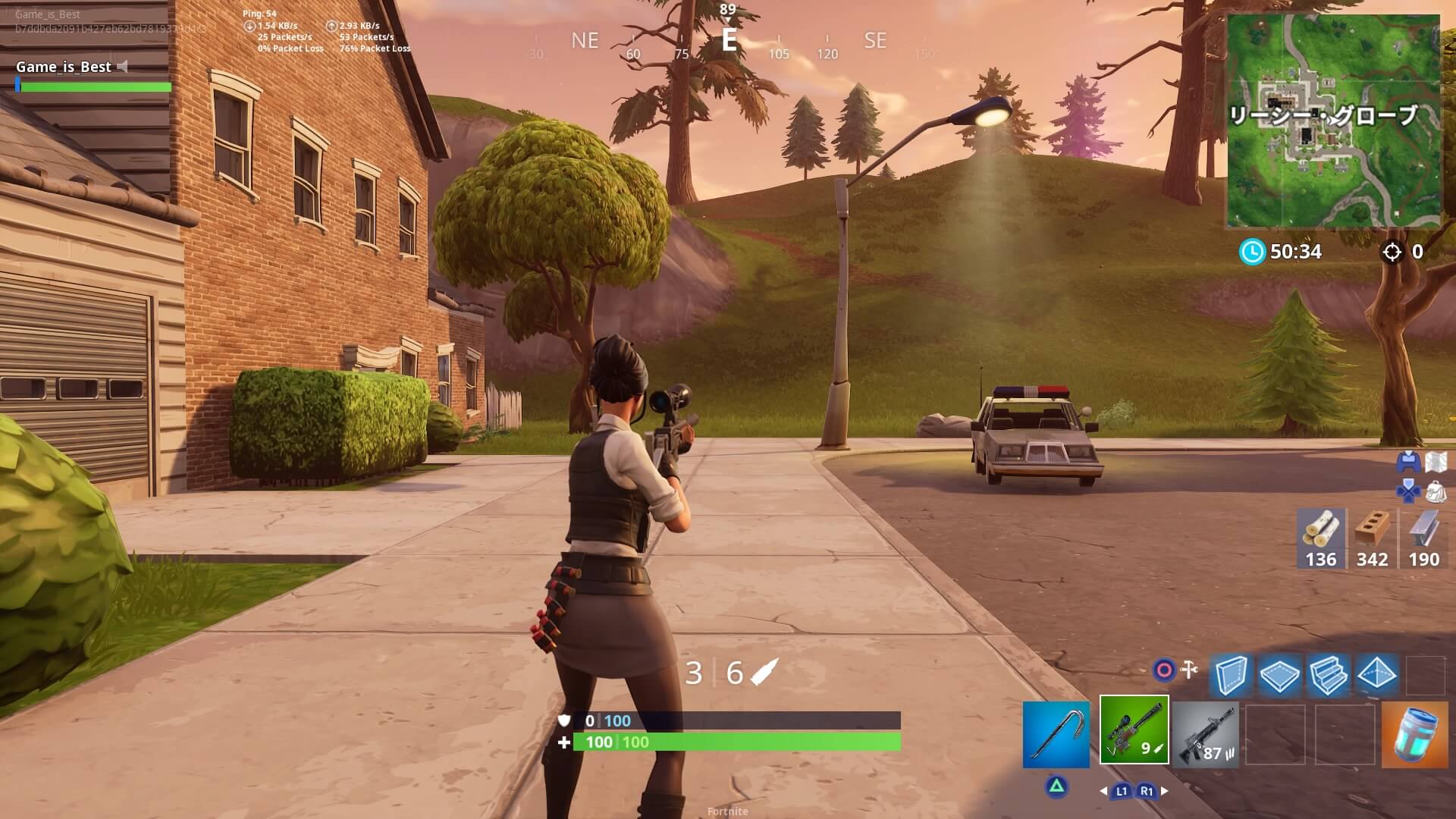The image size is (1456, 819).
Task: Click the speaker icon beside Game_is_Best
Action: (x=123, y=67)
